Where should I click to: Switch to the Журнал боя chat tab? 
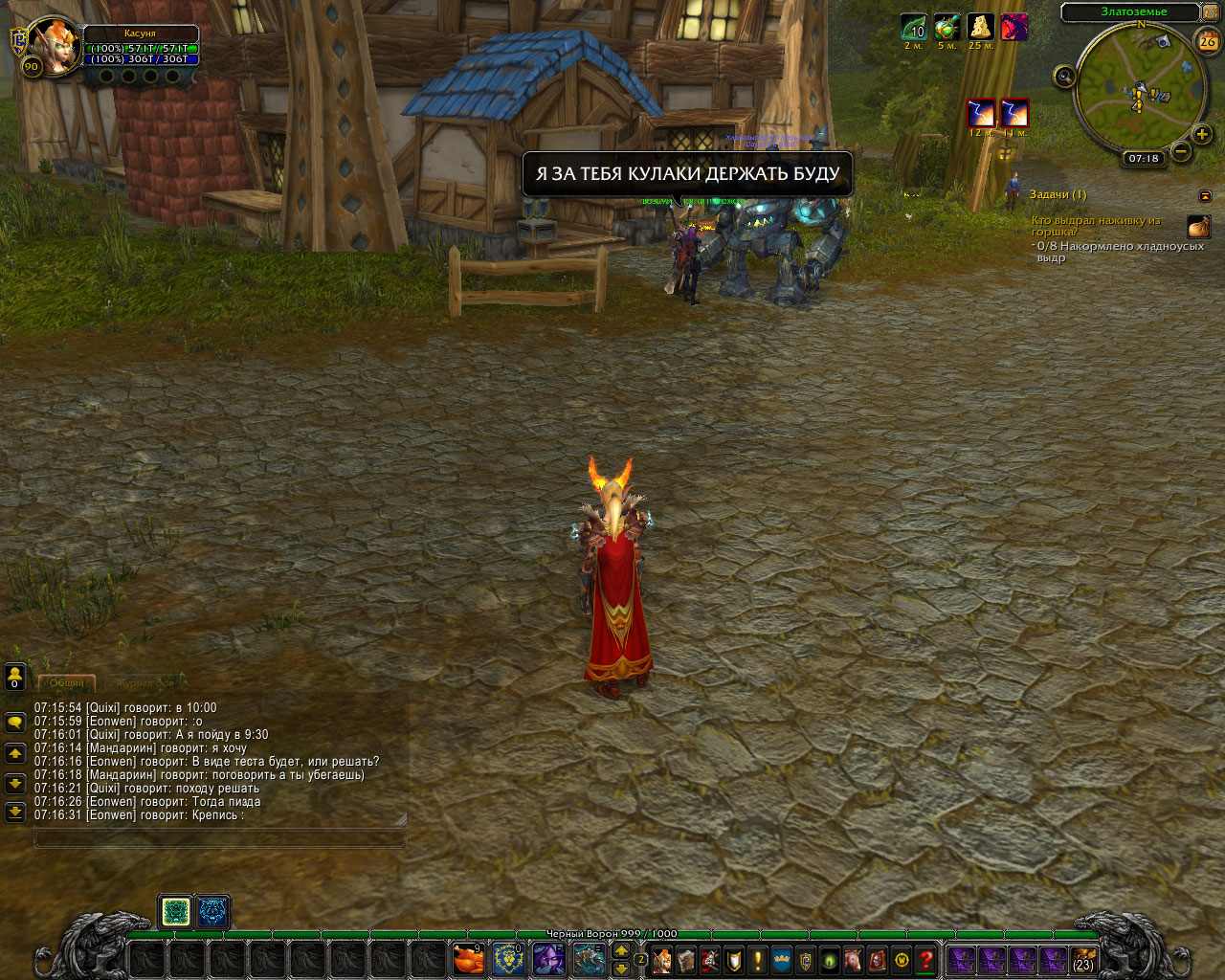145,683
